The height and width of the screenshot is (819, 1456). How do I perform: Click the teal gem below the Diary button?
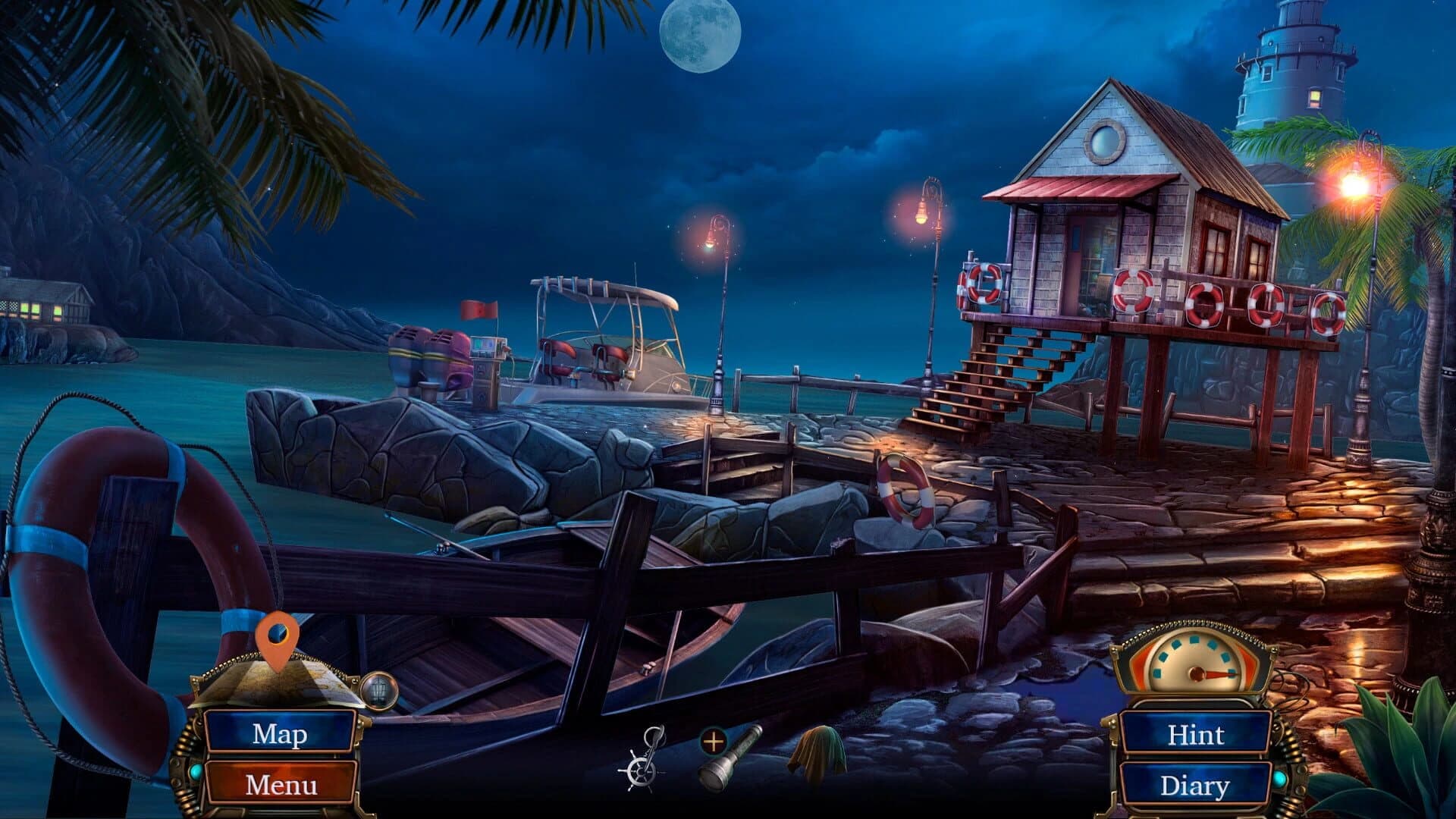point(1281,780)
